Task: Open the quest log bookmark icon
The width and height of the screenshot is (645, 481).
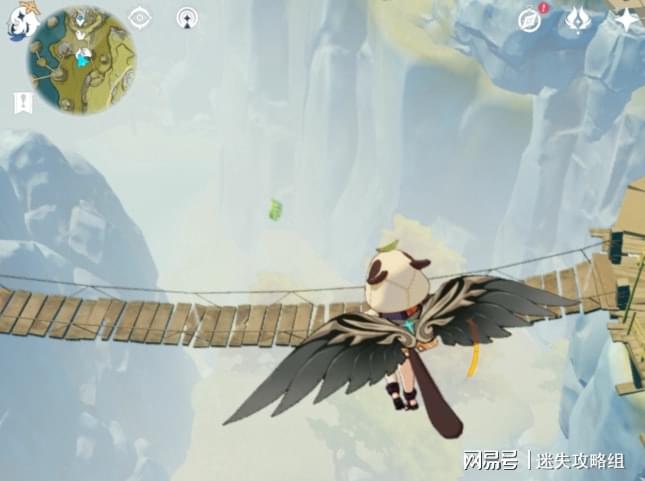Action: tap(22, 102)
